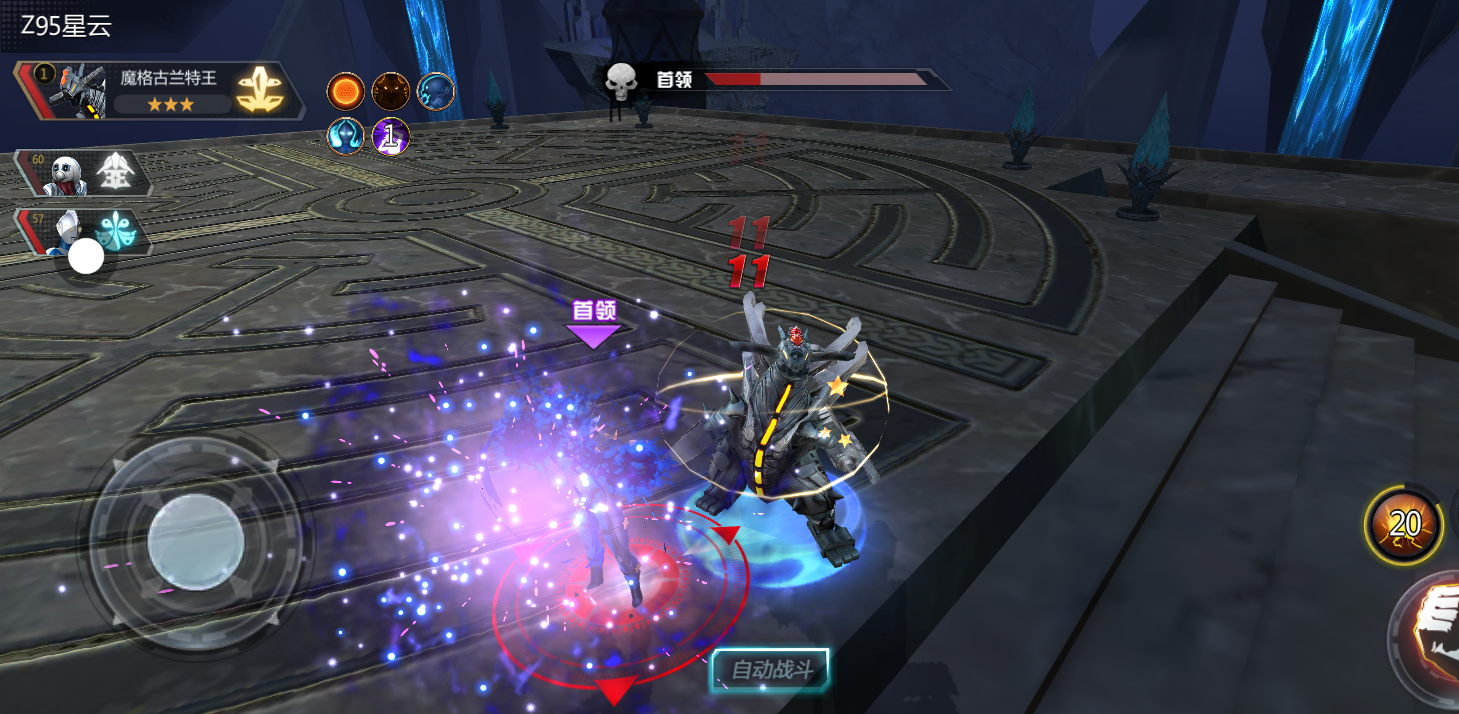
Task: Select the 魔格古兰特王 character panel
Action: point(160,91)
